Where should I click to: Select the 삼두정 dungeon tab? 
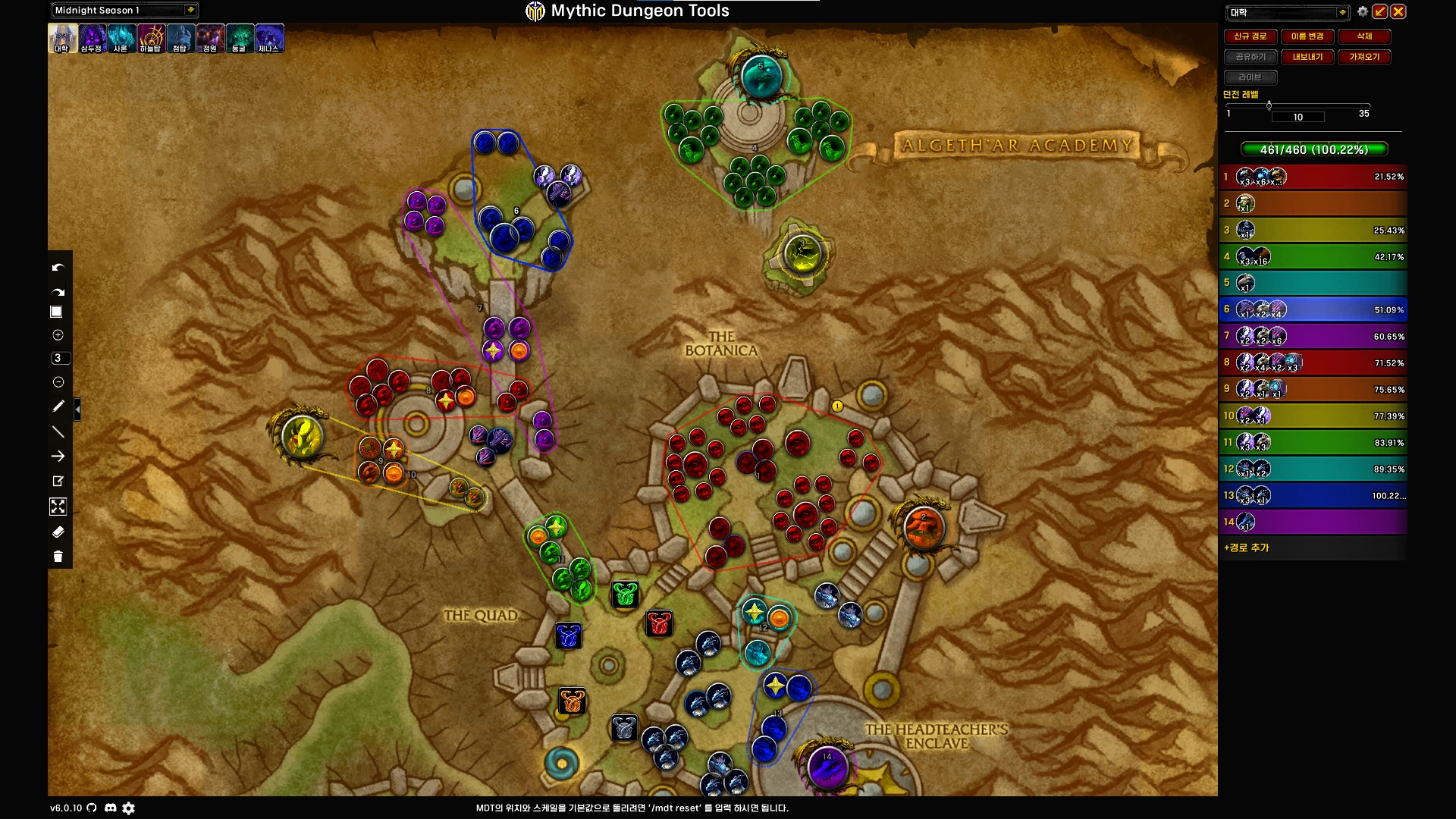click(x=92, y=38)
